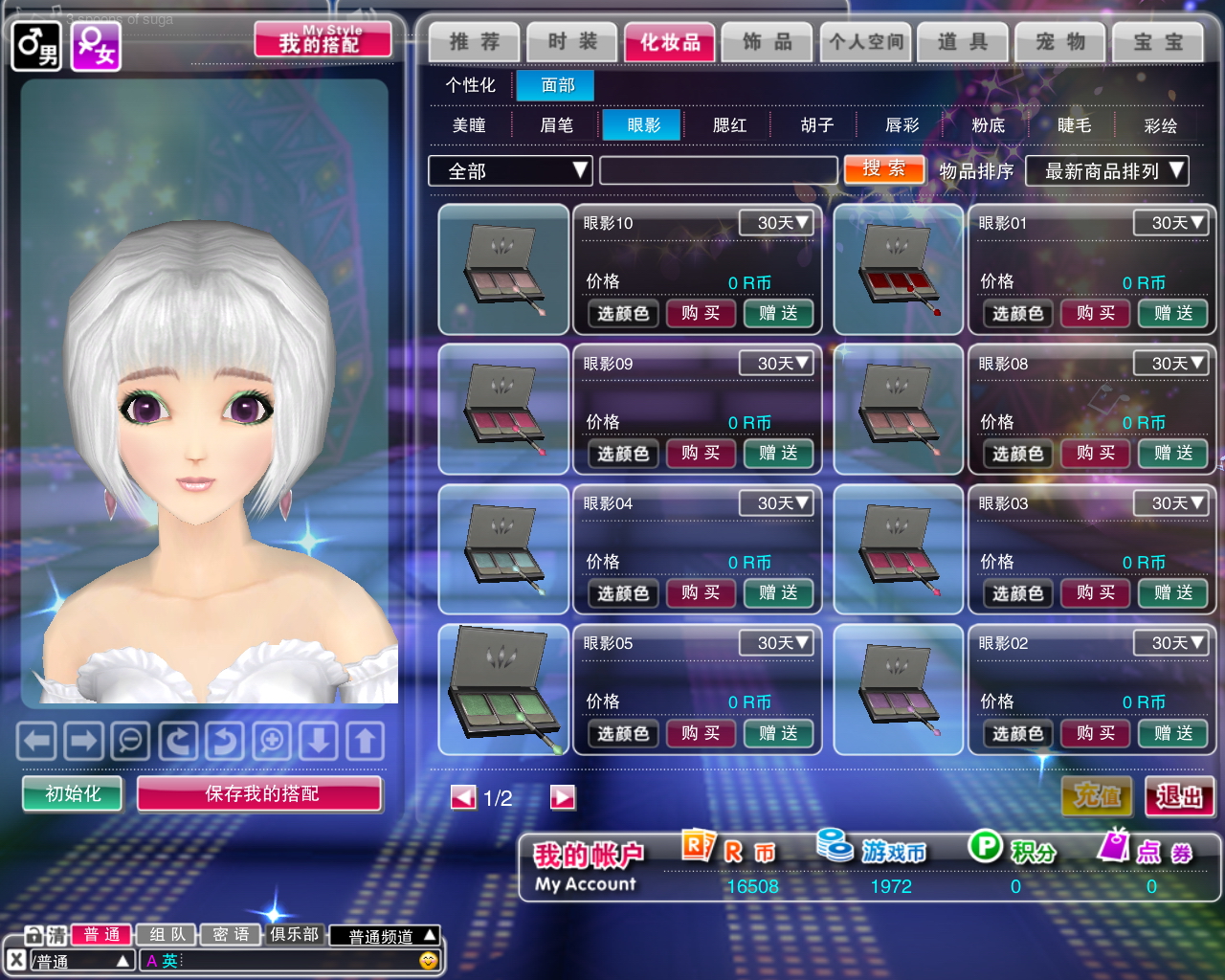Open the 全部 filter dropdown
Viewport: 1225px width, 980px height.
(x=510, y=171)
